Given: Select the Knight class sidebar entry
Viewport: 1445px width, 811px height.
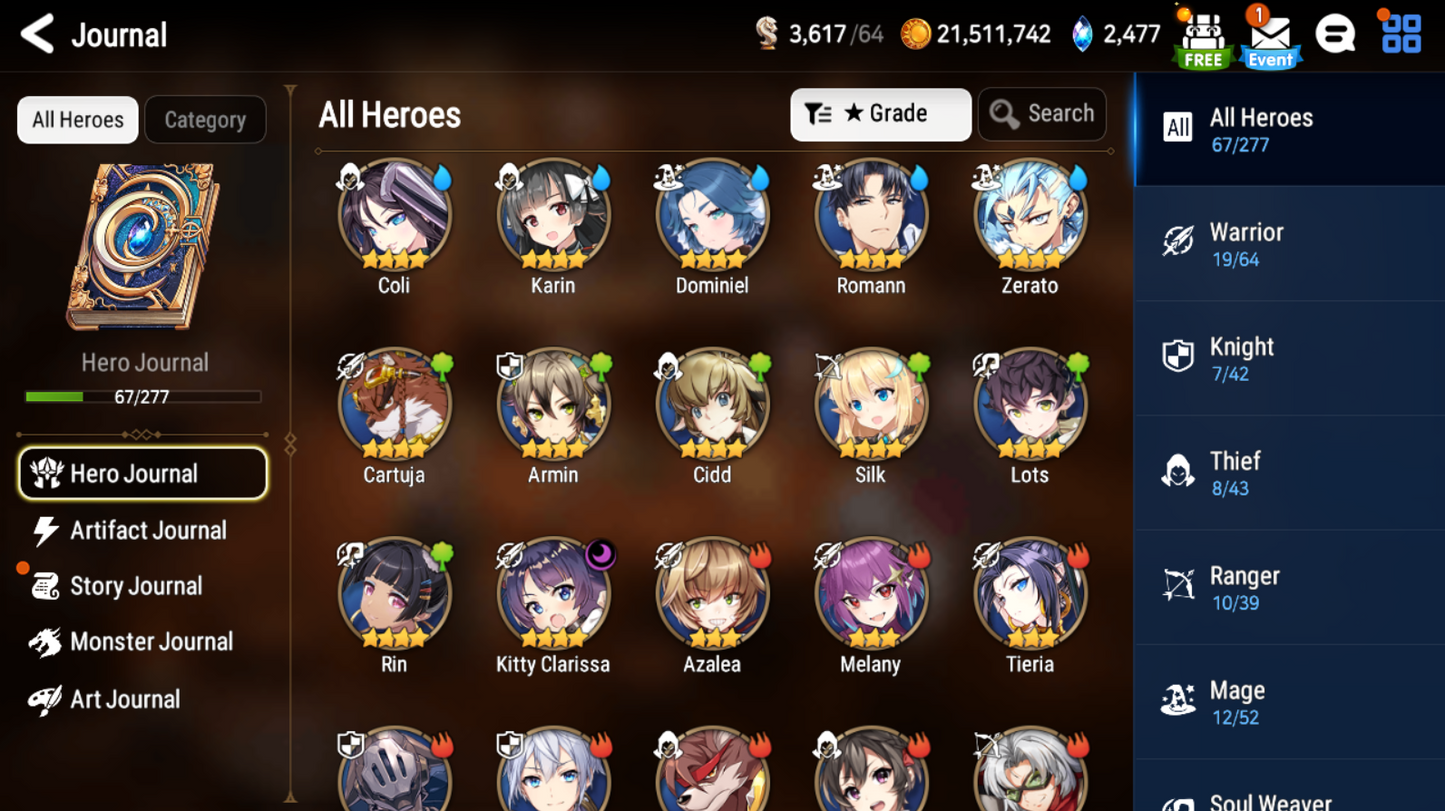Looking at the screenshot, I should click(x=1289, y=358).
